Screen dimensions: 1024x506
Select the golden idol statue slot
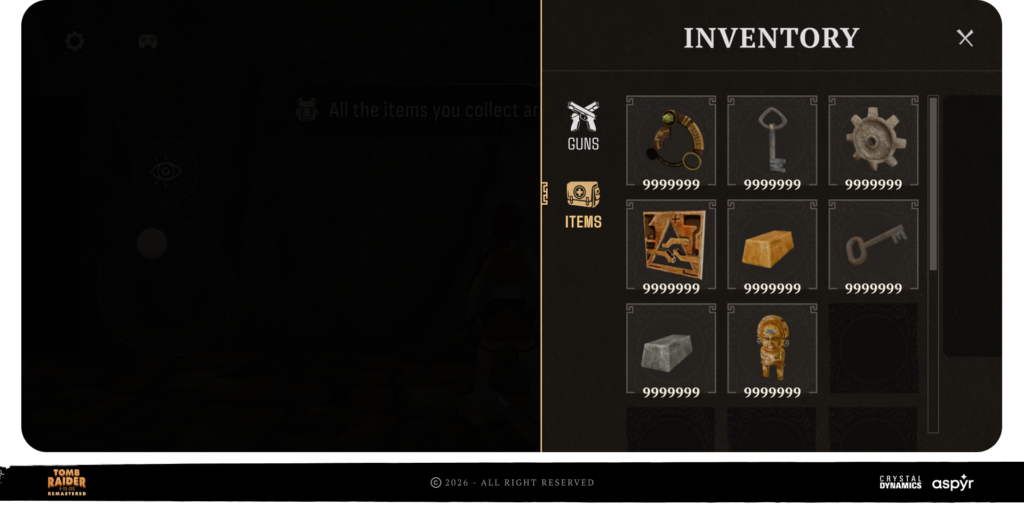click(x=772, y=350)
